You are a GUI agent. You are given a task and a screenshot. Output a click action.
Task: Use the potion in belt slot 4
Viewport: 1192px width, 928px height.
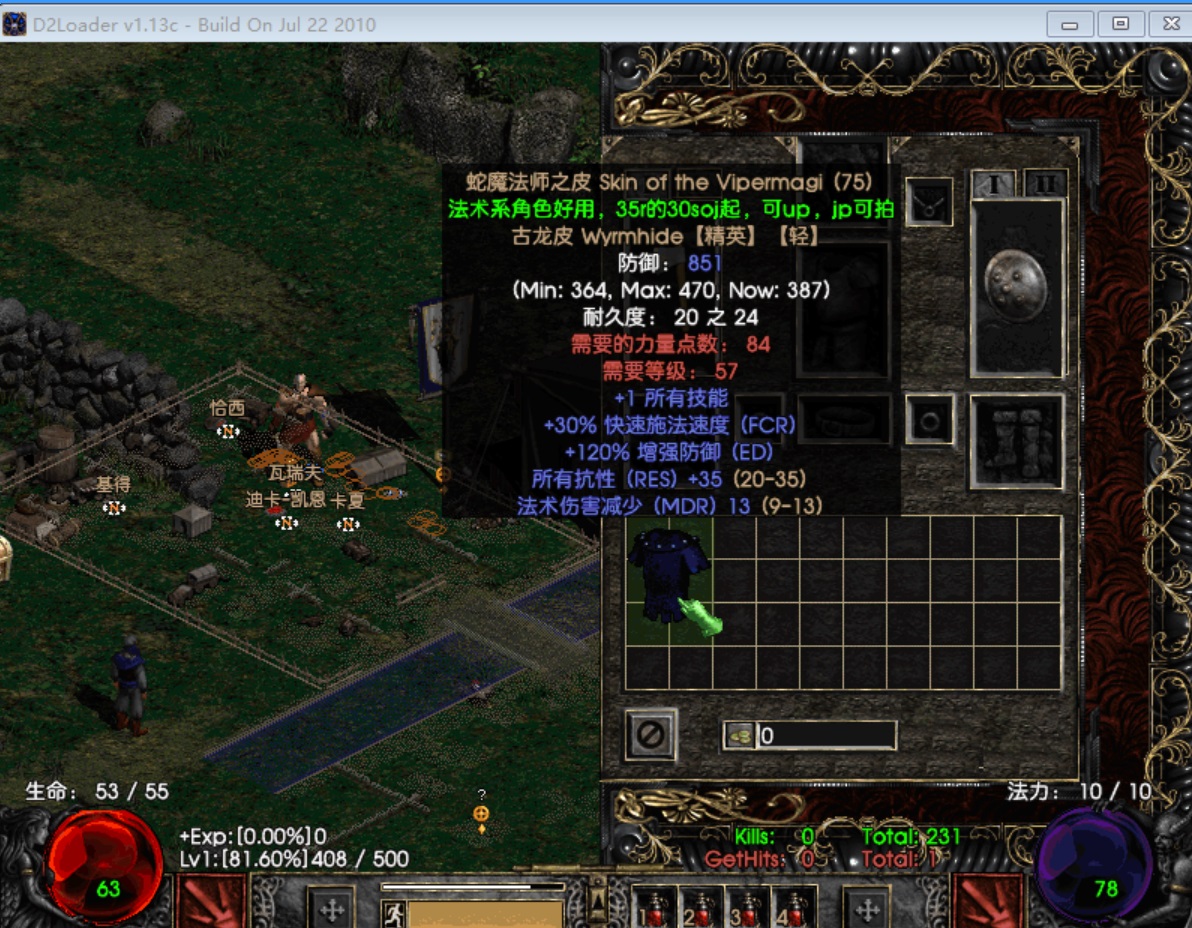794,908
